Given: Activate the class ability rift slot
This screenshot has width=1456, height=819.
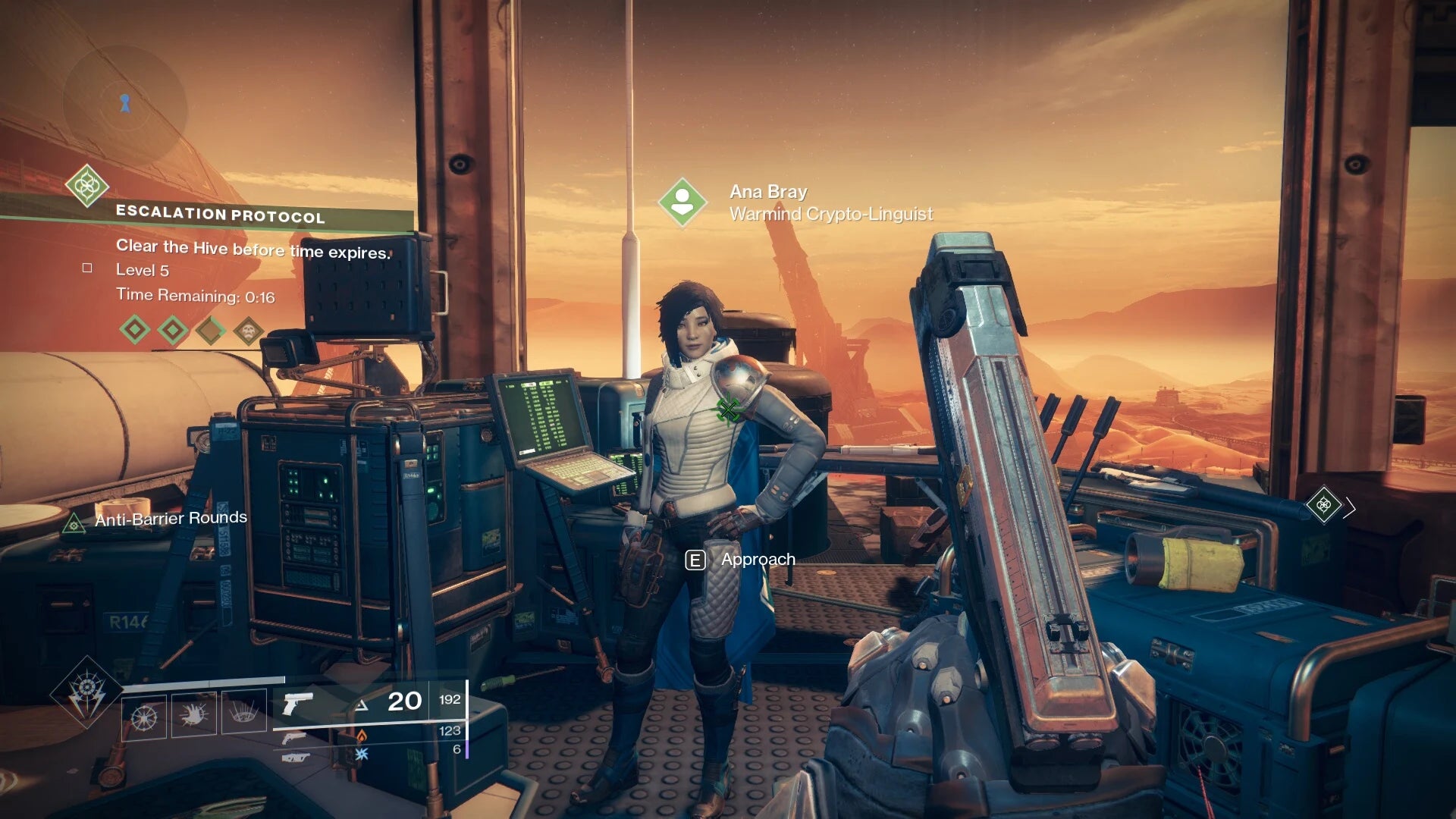Looking at the screenshot, I should click(x=243, y=712).
